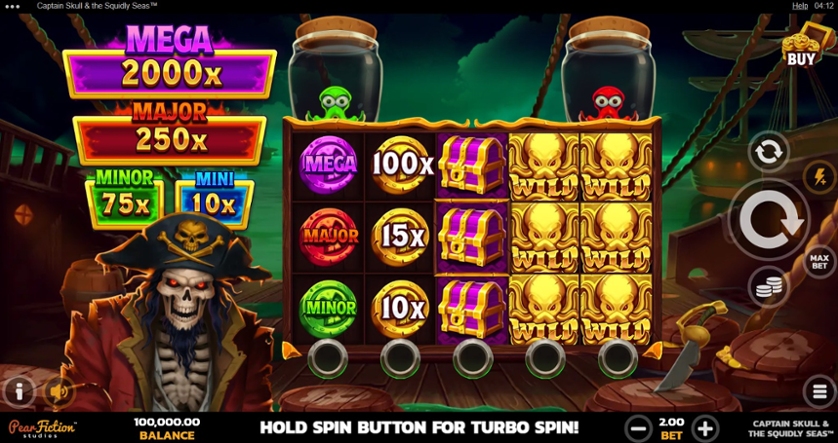Set the wager with MAX BET
The height and width of the screenshot is (443, 838).
(819, 261)
